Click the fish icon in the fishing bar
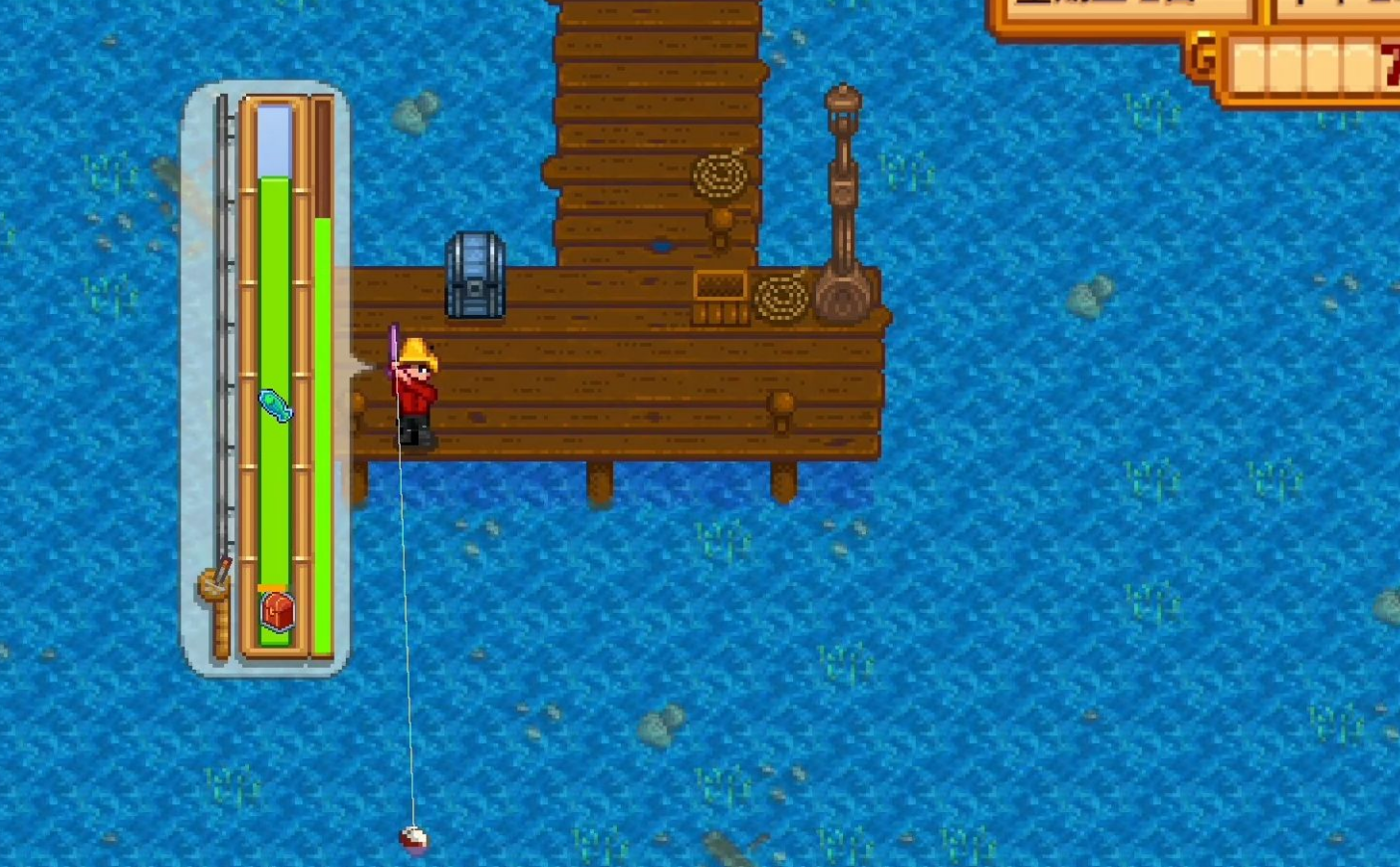Screen dimensions: 1400x867 tap(276, 406)
